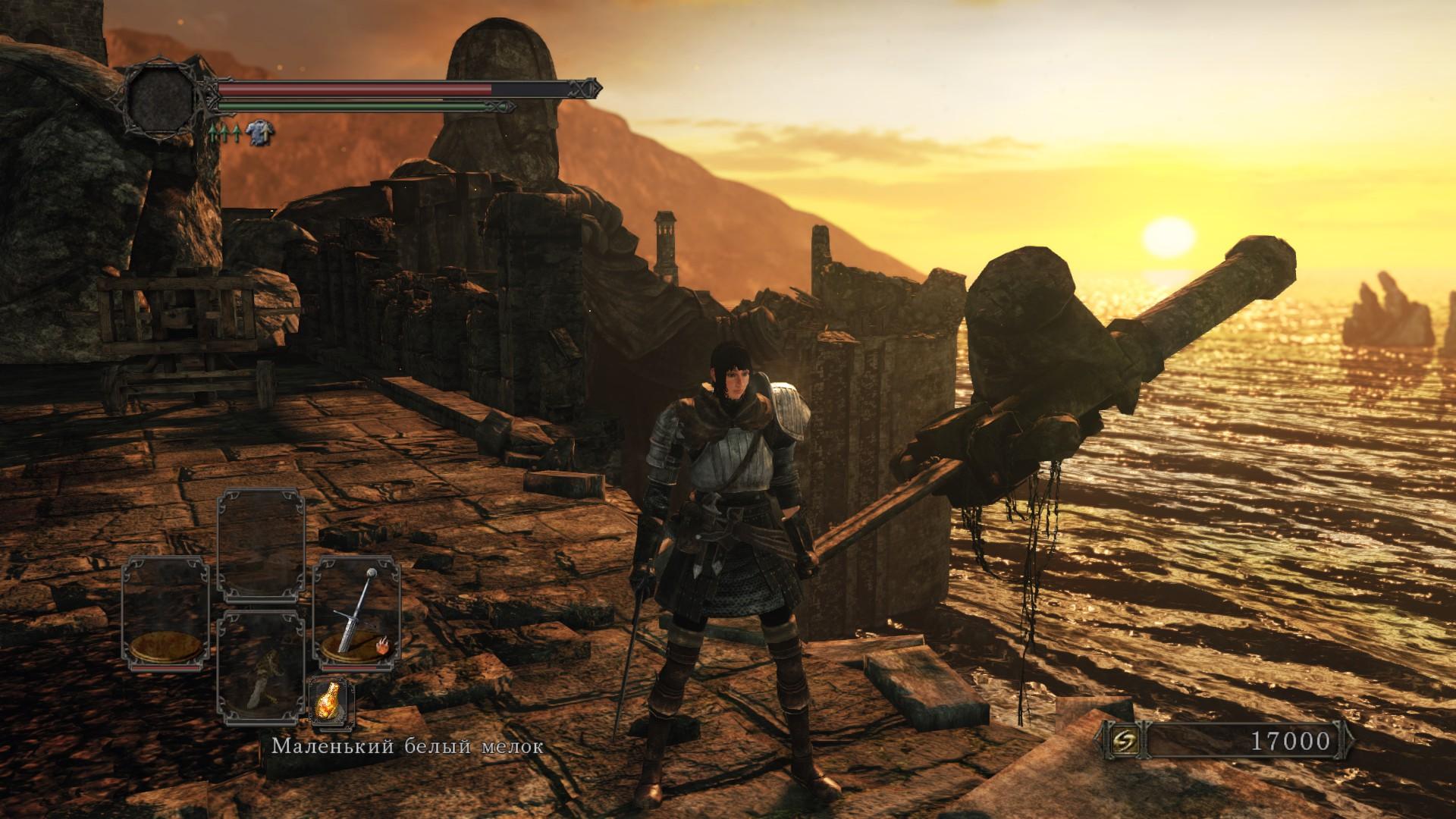Select the empty left-hand weapon slot
This screenshot has height=819, width=1456.
pyautogui.click(x=165, y=613)
